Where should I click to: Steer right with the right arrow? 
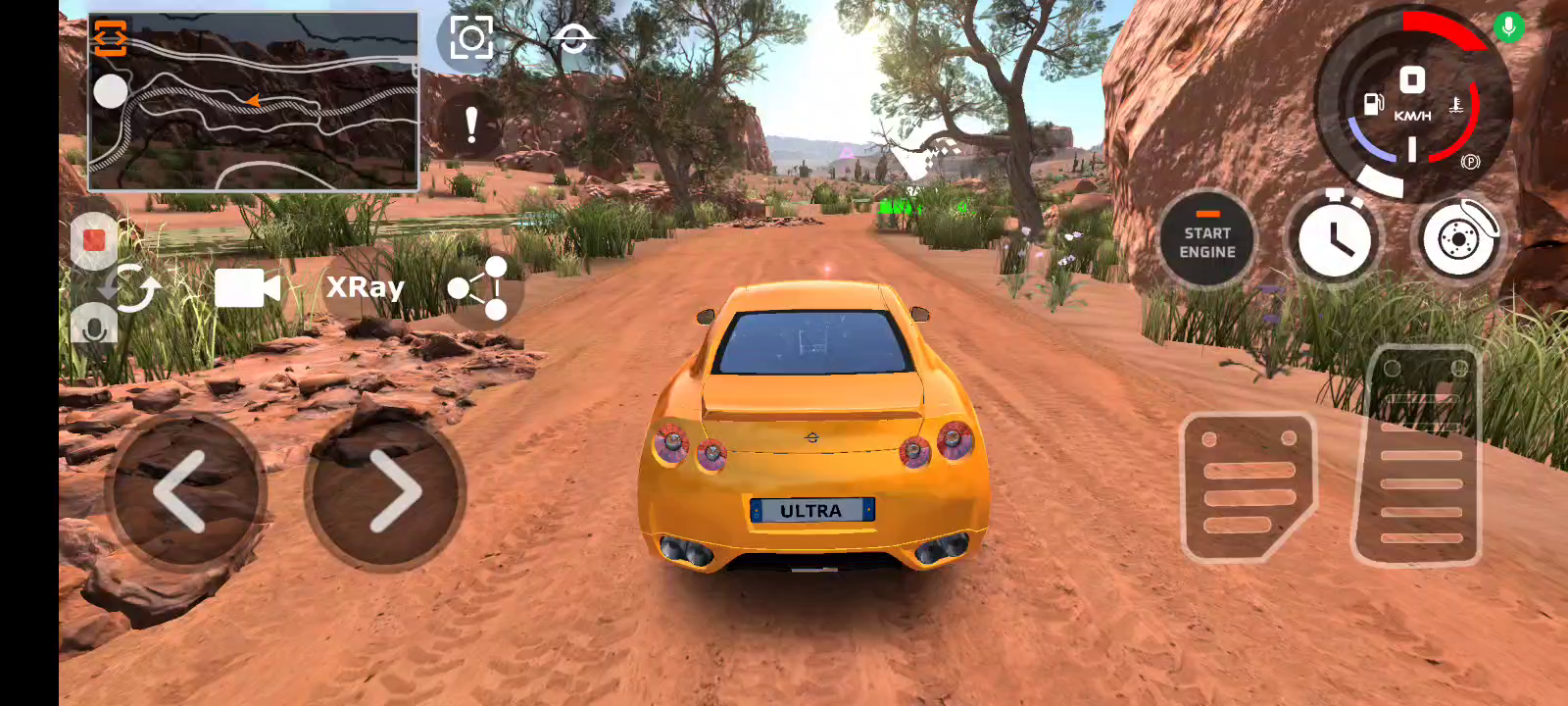(x=386, y=491)
